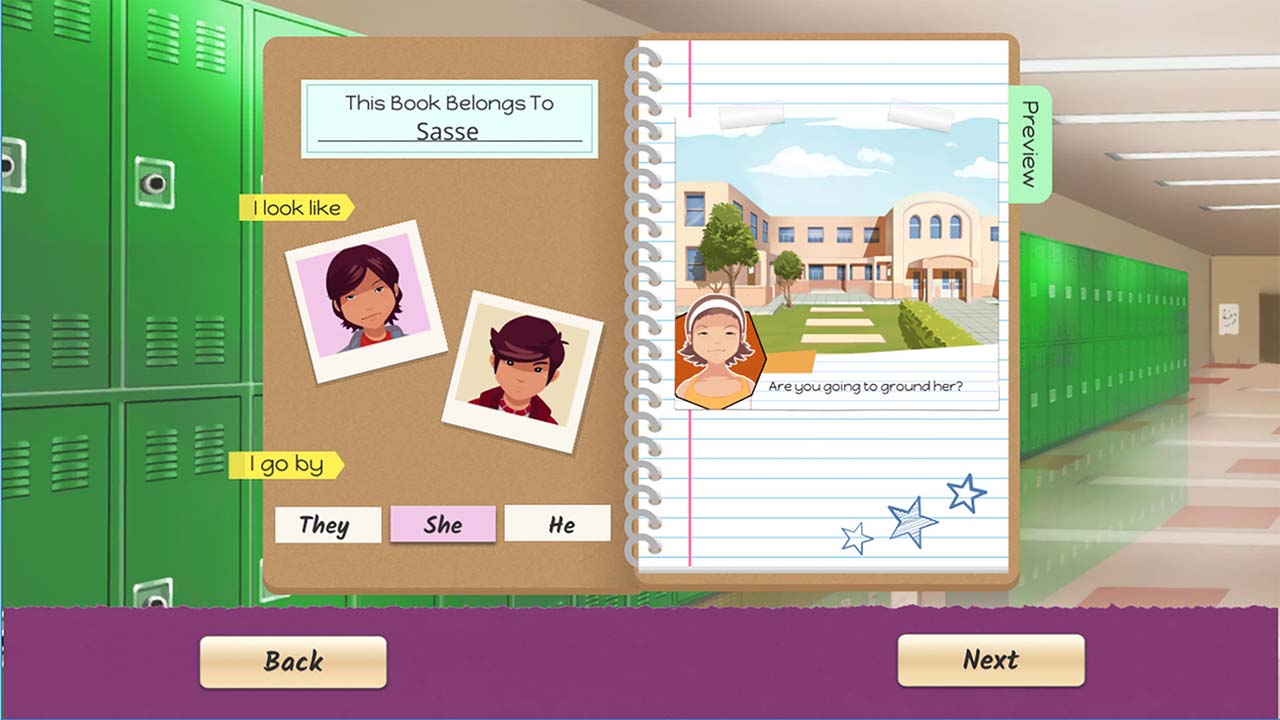Choose 'They' as your pronoun

(x=327, y=524)
